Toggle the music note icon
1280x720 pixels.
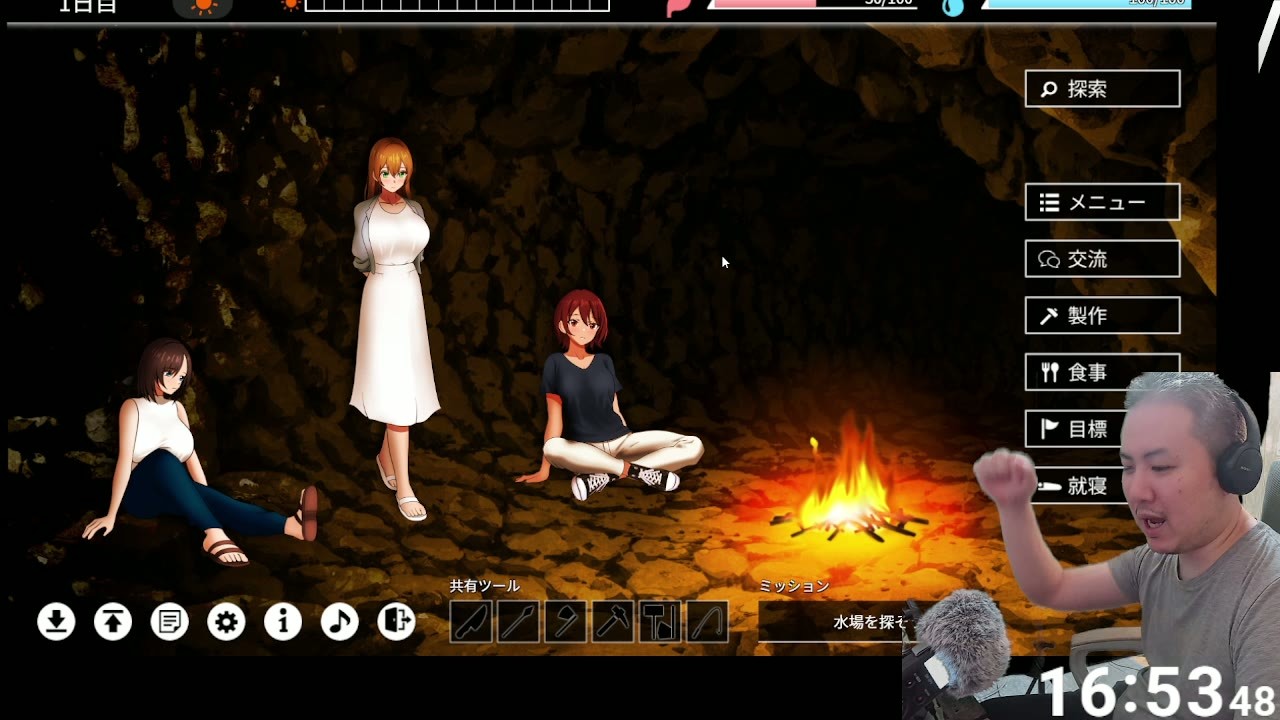[x=340, y=622]
